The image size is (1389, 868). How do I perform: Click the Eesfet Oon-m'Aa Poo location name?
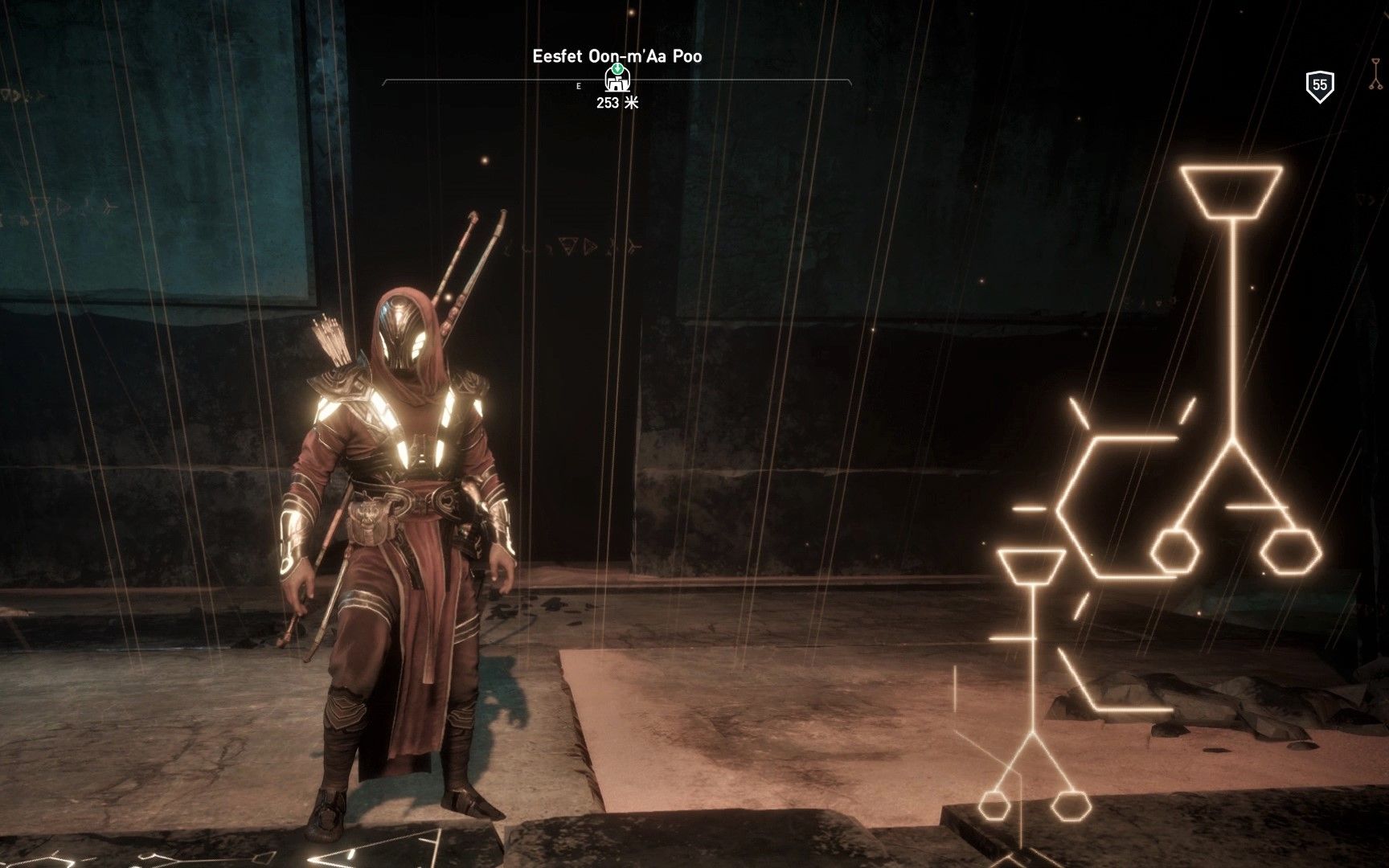[x=617, y=56]
